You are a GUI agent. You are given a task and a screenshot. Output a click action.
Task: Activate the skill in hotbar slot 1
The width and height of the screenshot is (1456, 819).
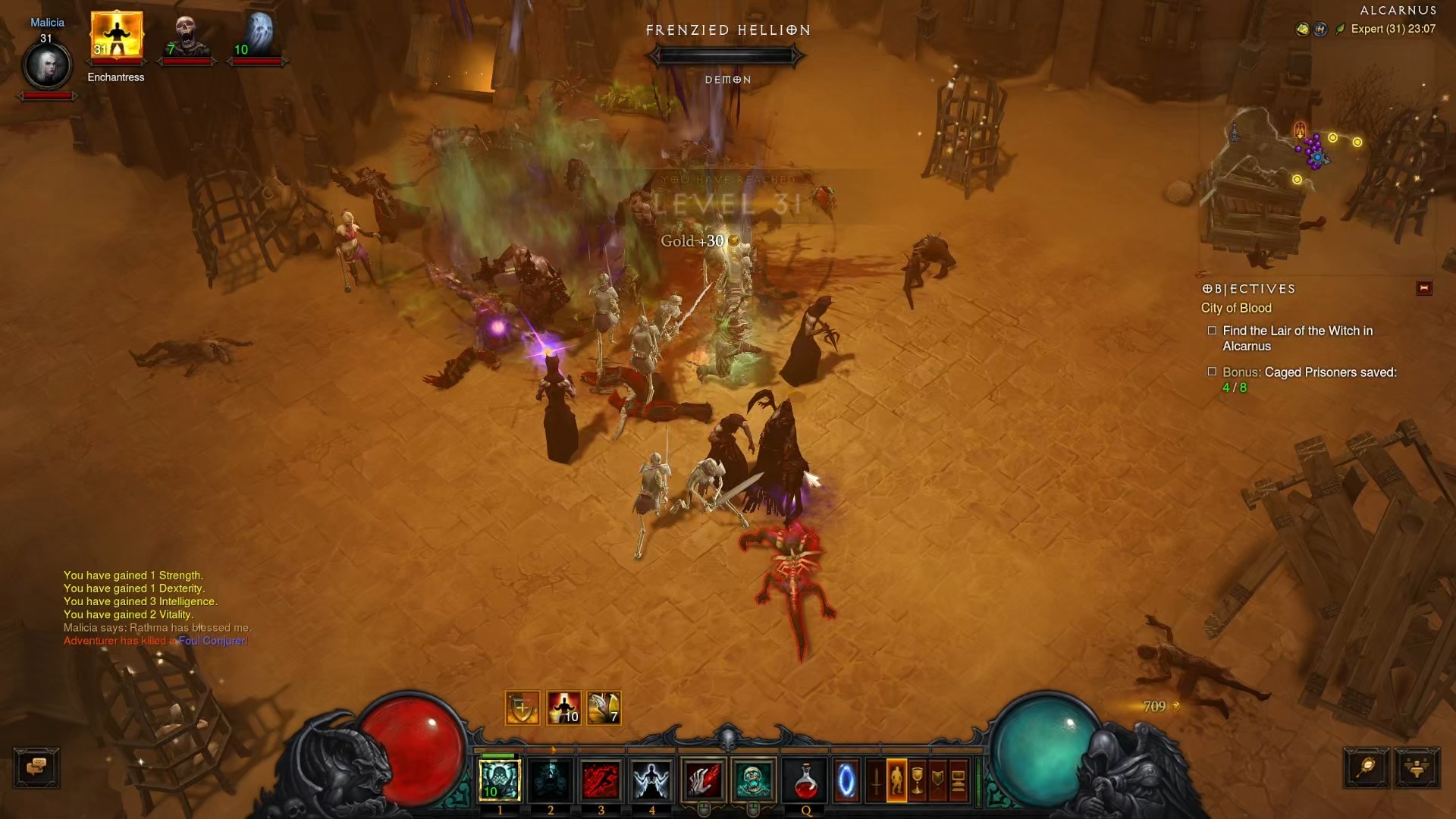[500, 780]
